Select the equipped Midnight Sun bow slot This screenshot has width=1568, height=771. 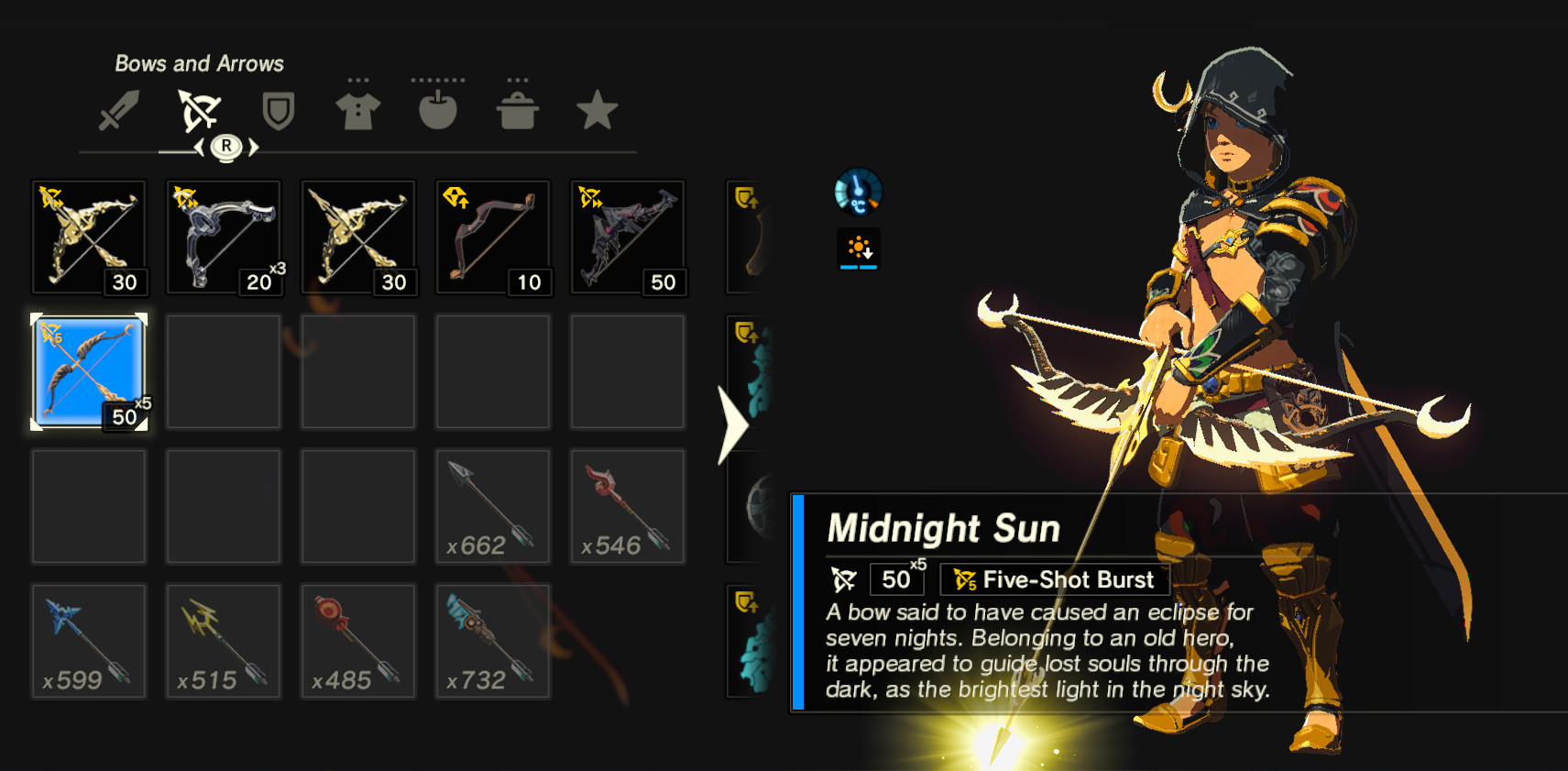click(x=89, y=370)
